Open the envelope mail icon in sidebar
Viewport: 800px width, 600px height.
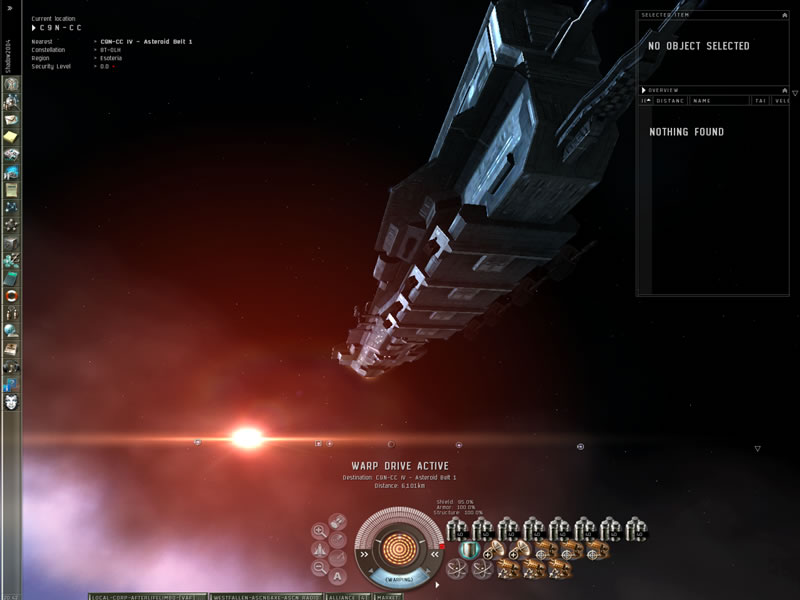pyautogui.click(x=11, y=120)
